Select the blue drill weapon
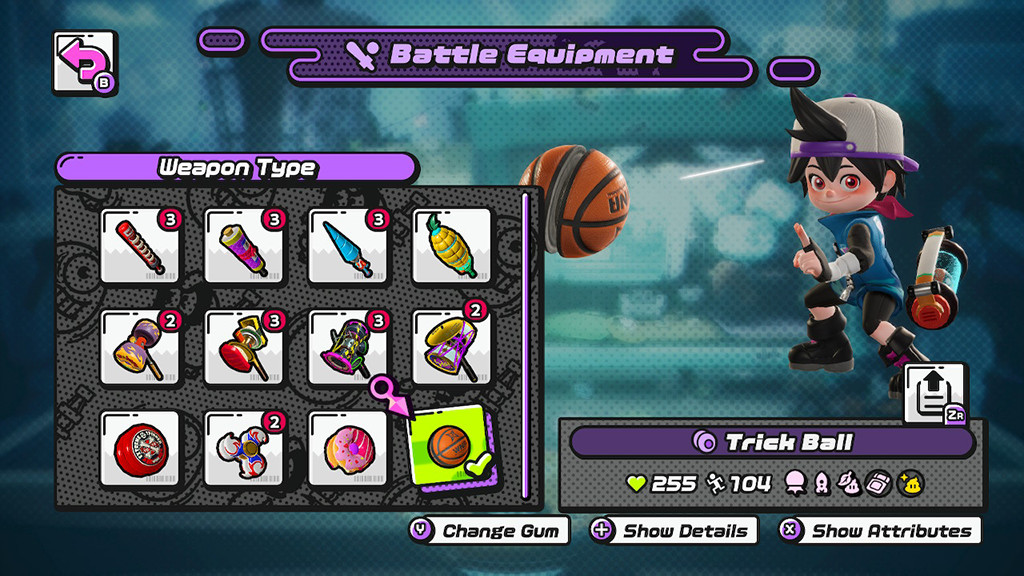Viewport: 1024px width, 576px height. 348,245
